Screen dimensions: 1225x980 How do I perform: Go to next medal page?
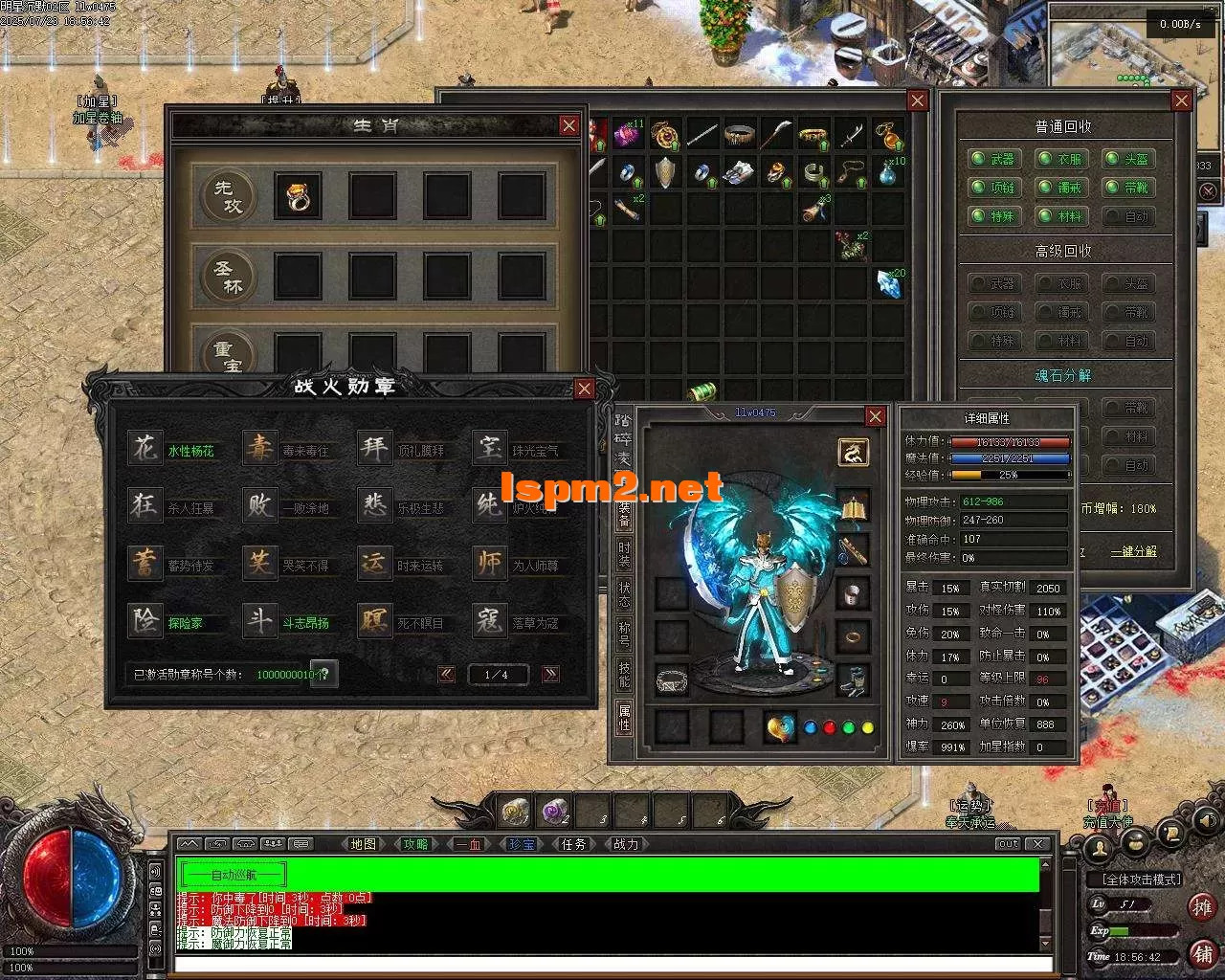click(550, 674)
